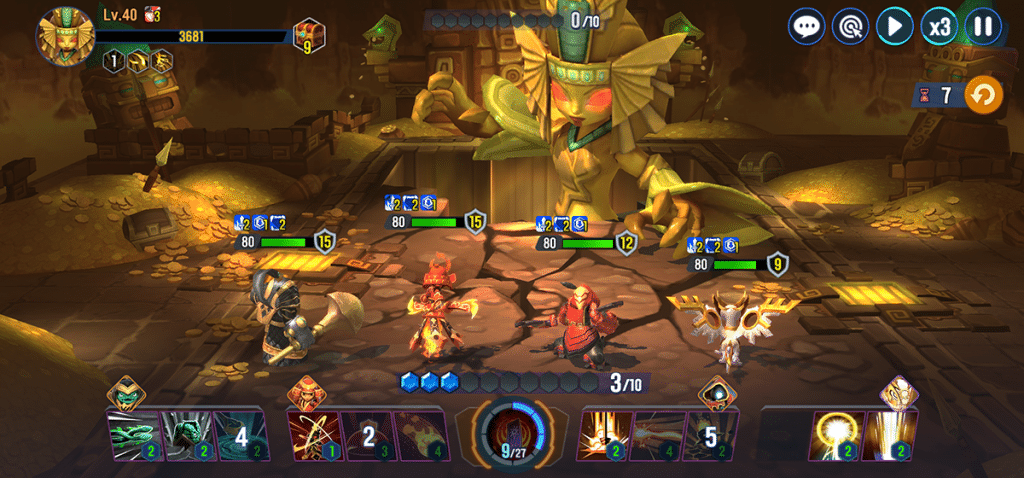
Task: Select the green-faced hero portrait icon
Action: [x=126, y=391]
